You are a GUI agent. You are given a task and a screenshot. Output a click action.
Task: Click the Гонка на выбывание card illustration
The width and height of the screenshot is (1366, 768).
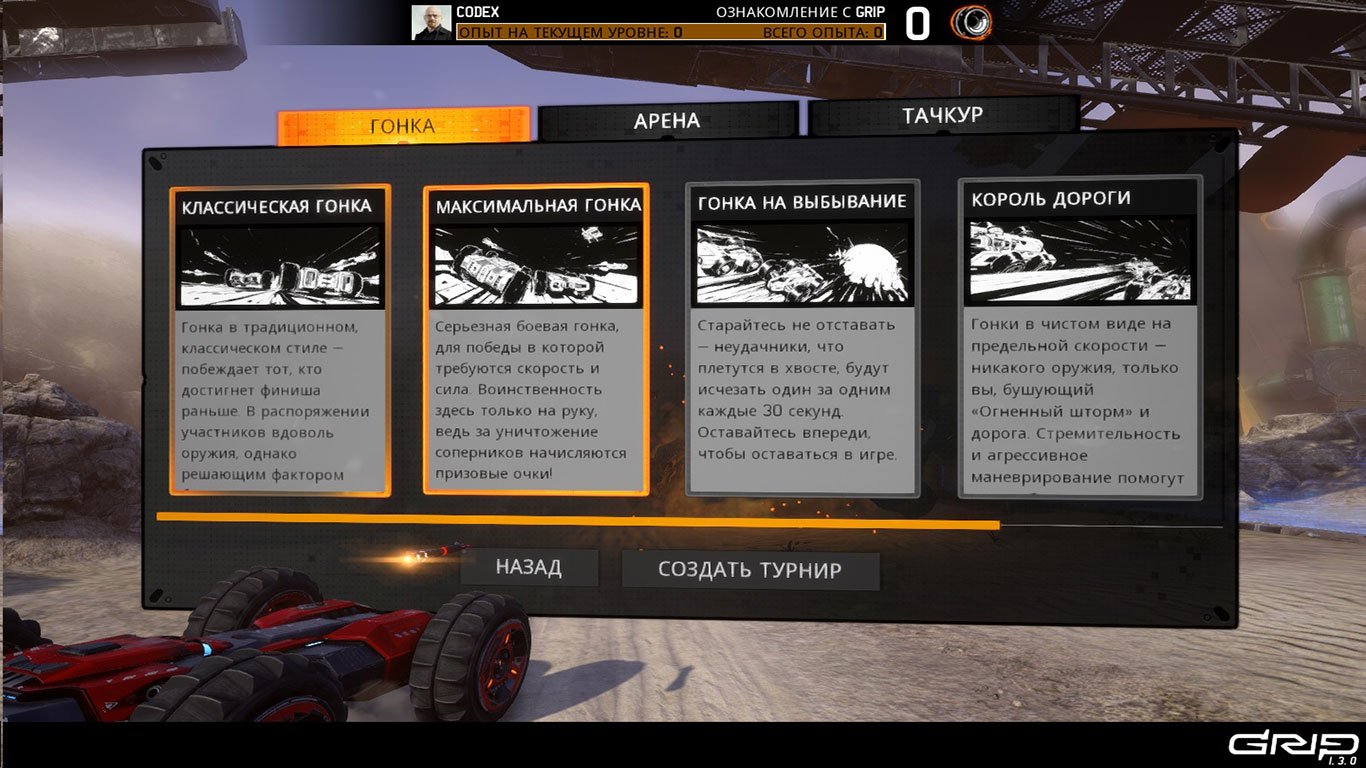[800, 262]
